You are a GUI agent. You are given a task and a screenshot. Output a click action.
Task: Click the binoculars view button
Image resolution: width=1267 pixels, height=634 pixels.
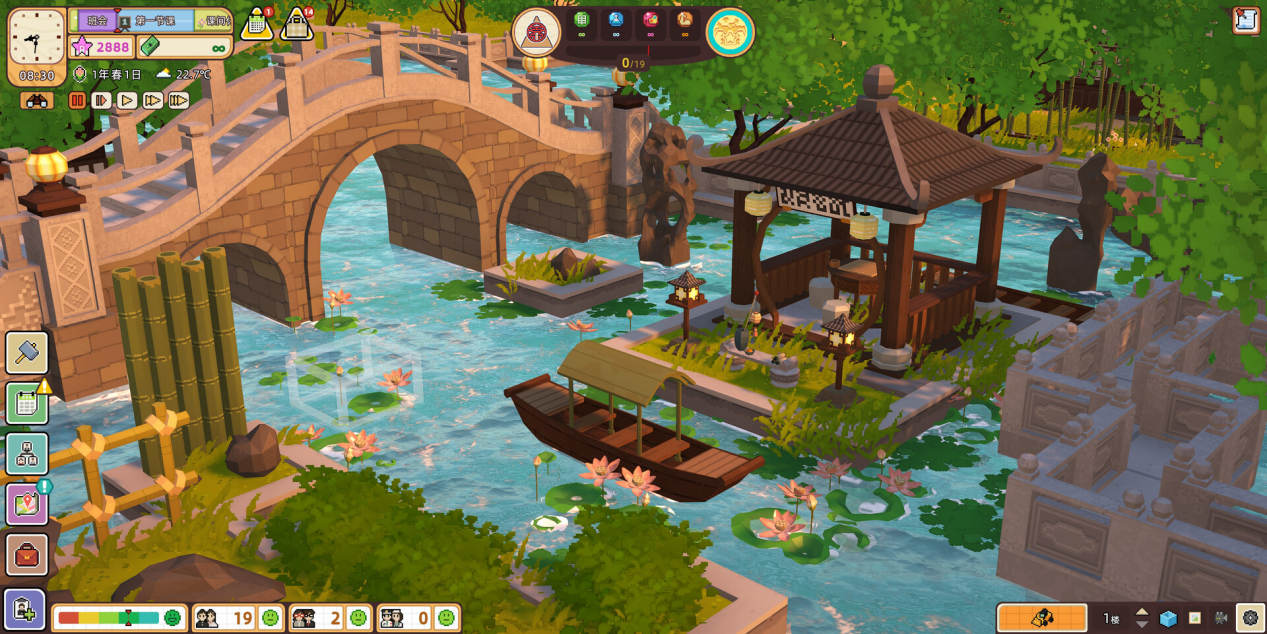click(37, 101)
